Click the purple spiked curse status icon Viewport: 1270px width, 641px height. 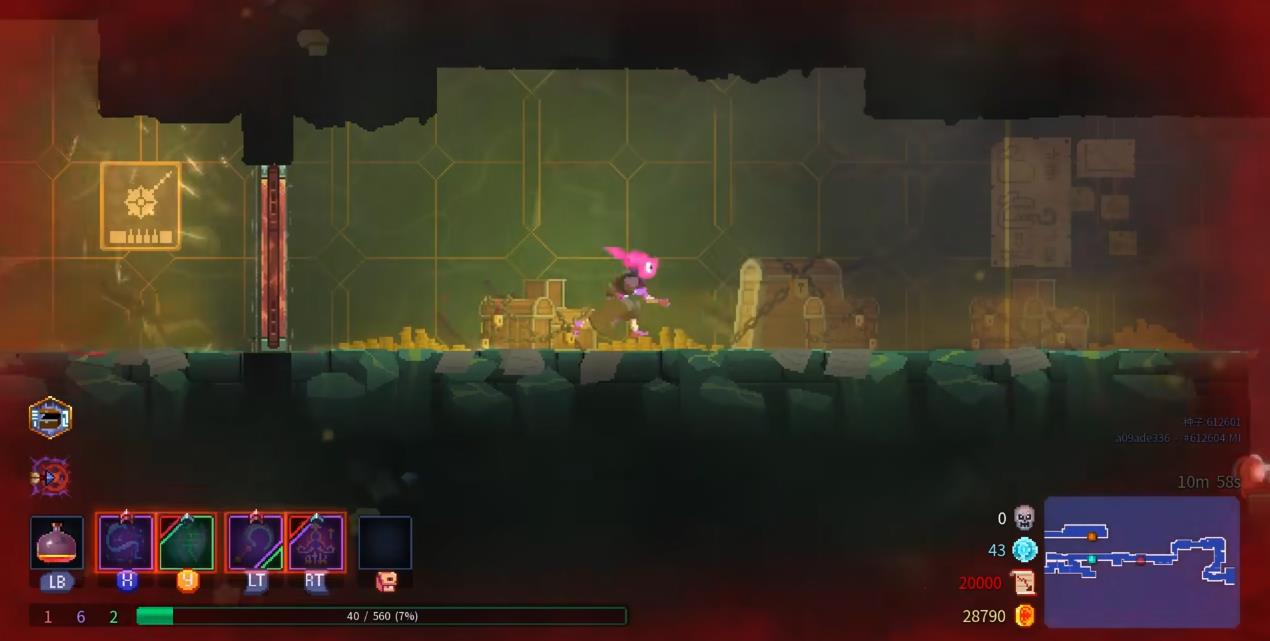pos(50,478)
